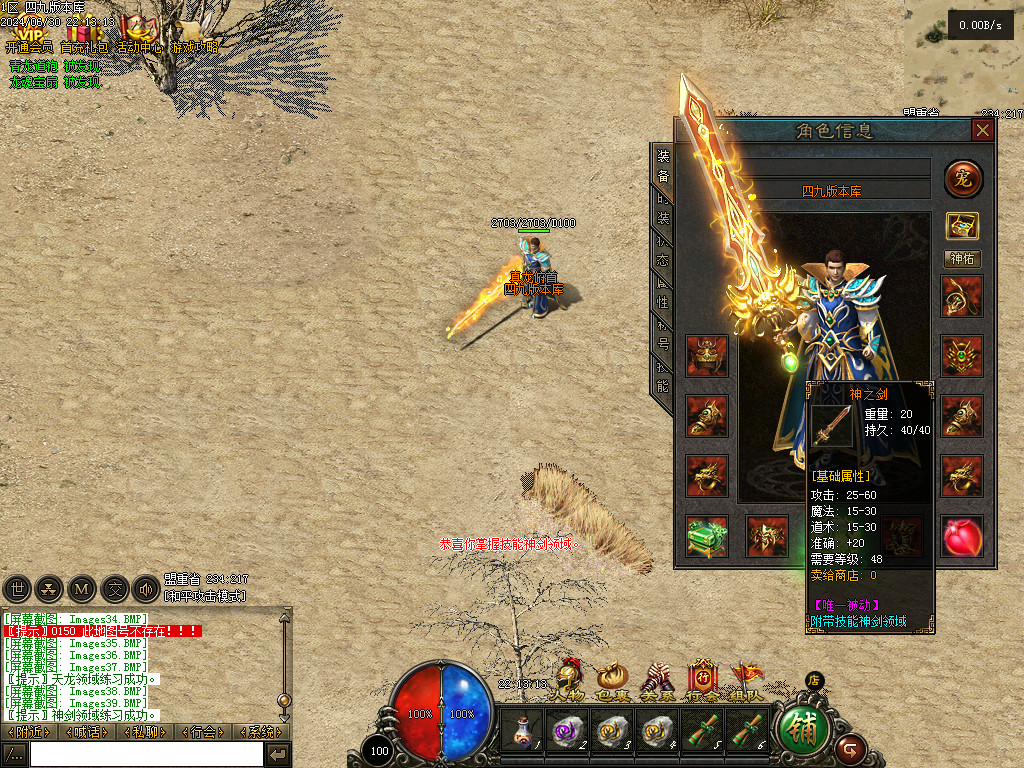Switch chat to the 私聊 private channel

coord(146,733)
